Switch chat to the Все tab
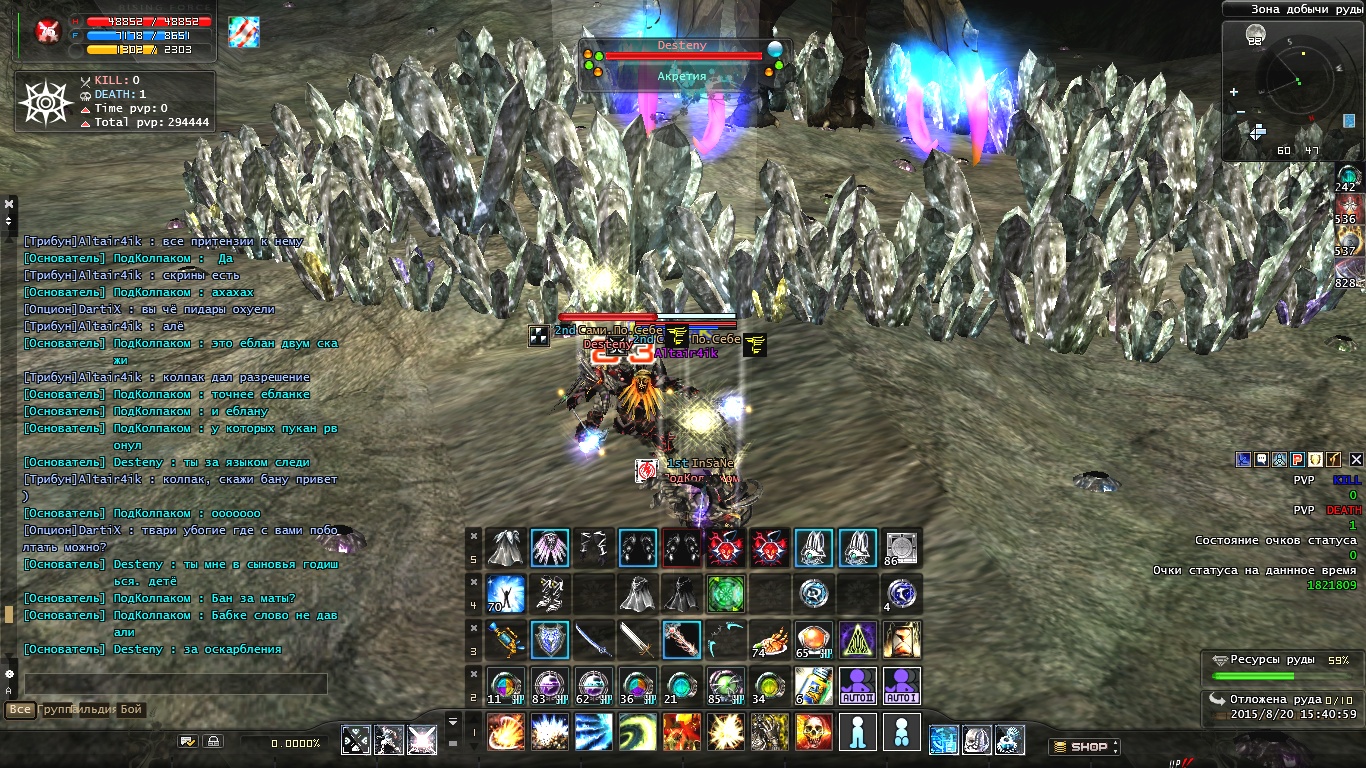1366x768 pixels. tap(19, 710)
